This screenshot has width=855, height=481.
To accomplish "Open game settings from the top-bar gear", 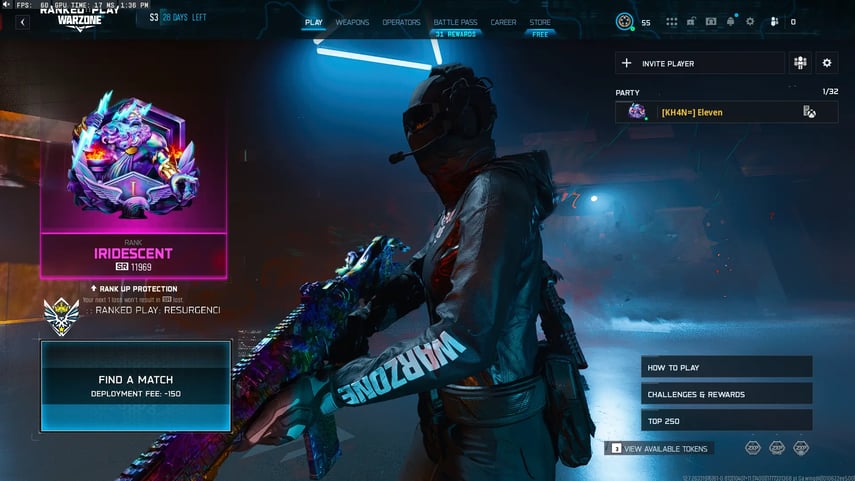I will pyautogui.click(x=751, y=21).
